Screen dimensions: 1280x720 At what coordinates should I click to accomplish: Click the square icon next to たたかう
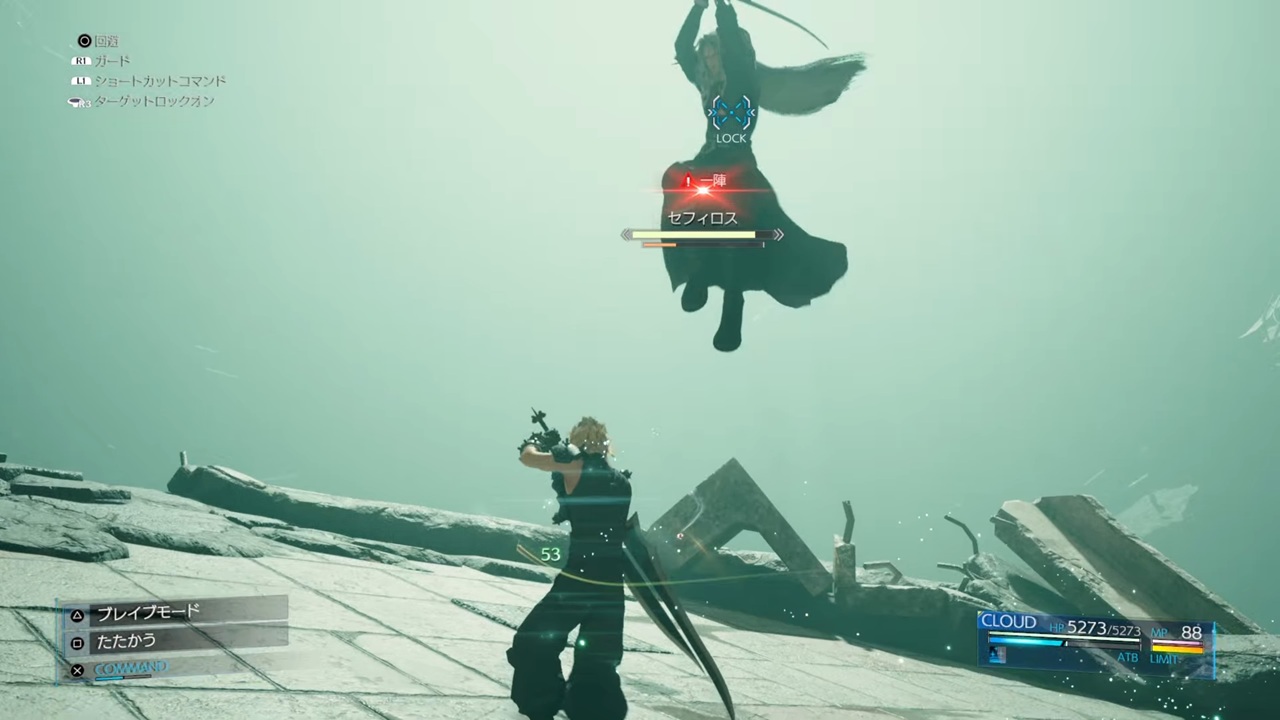coord(77,643)
